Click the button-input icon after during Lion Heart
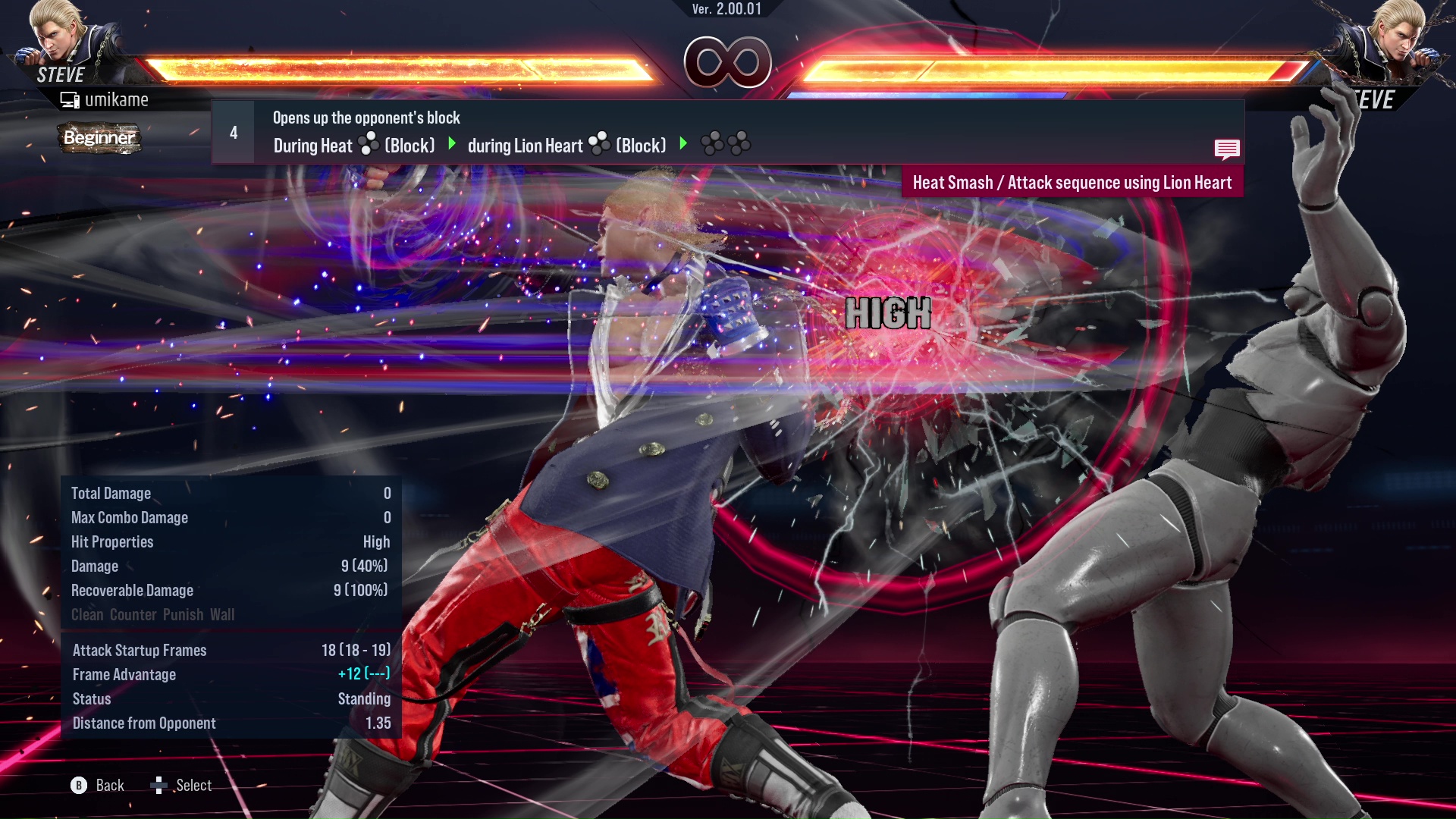Image resolution: width=1456 pixels, height=819 pixels. [599, 144]
